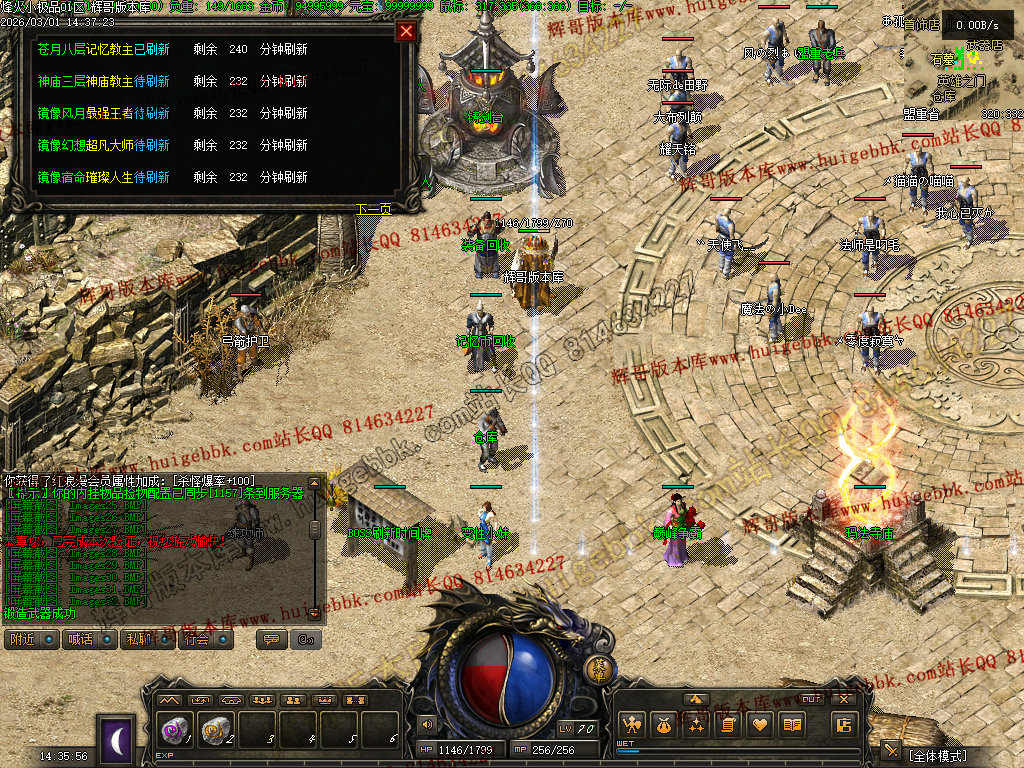Open the bag inventory icon
1024x768 pixels.
tap(663, 725)
